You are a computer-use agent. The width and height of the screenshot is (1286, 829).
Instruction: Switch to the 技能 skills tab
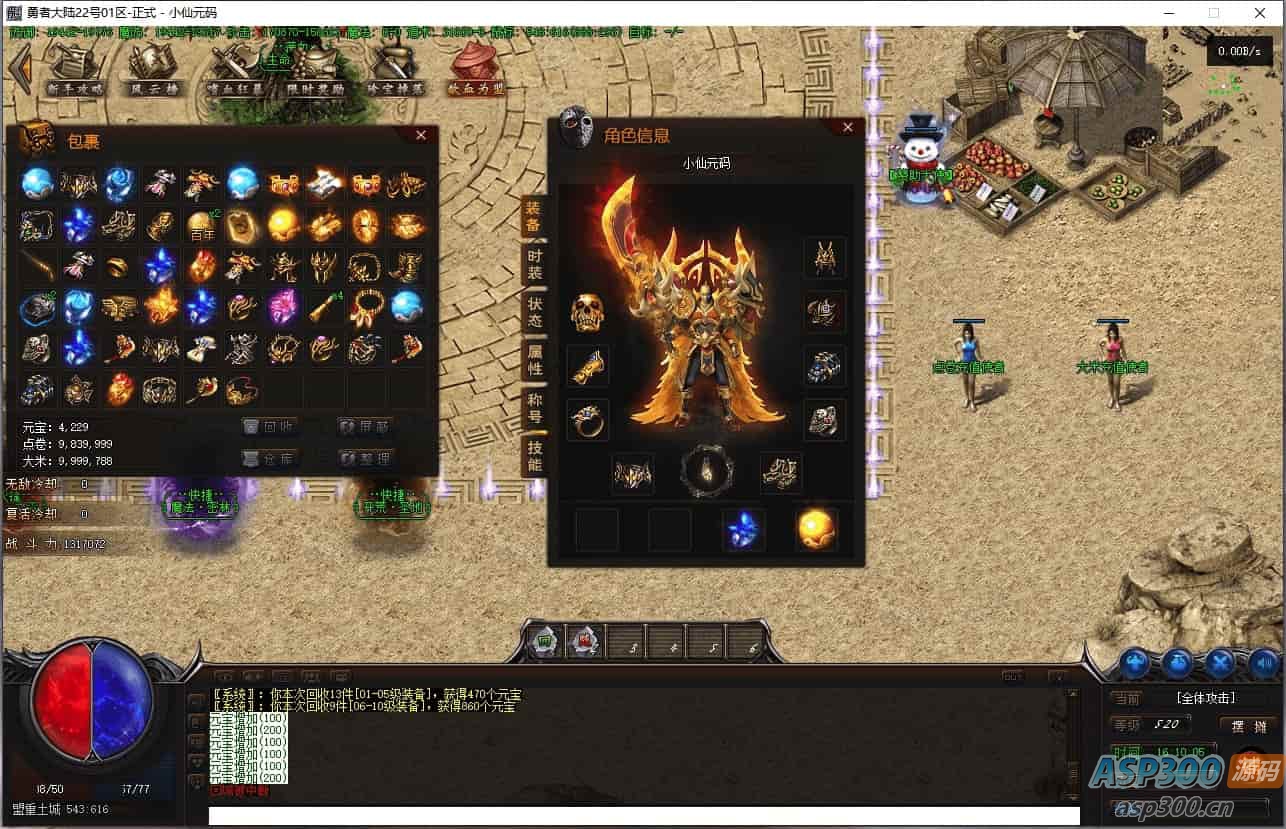535,455
